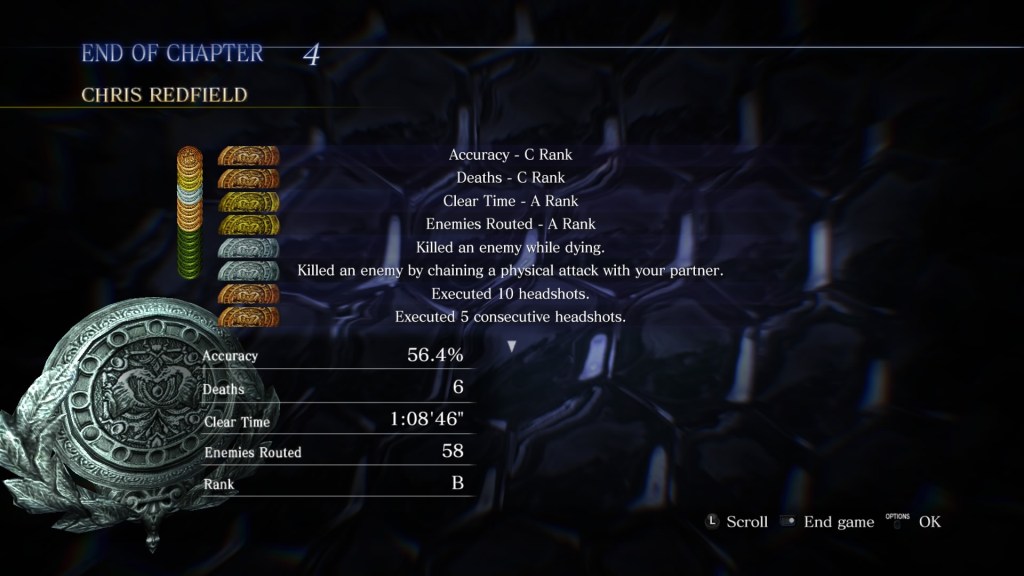
Task: Choose the 'Executed 5 consecutive headshots' medal
Action: pos(510,317)
